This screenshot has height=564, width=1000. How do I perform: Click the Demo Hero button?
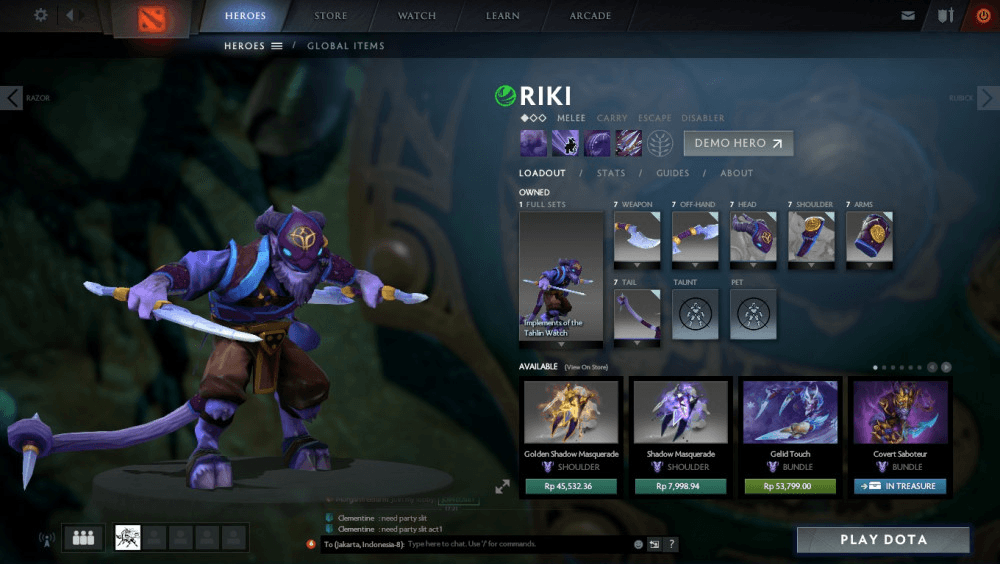738,143
